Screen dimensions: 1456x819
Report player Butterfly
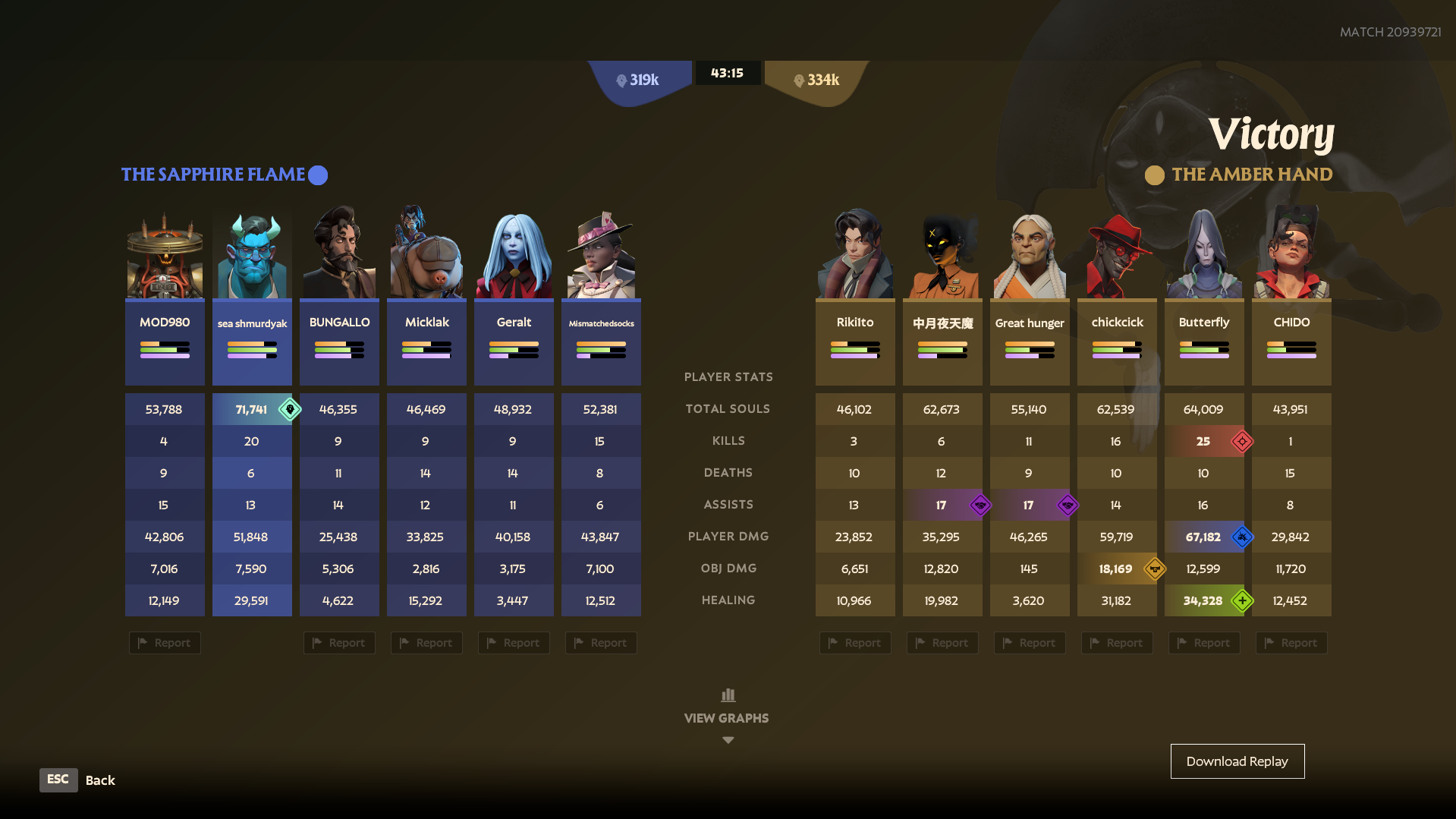(x=1204, y=643)
